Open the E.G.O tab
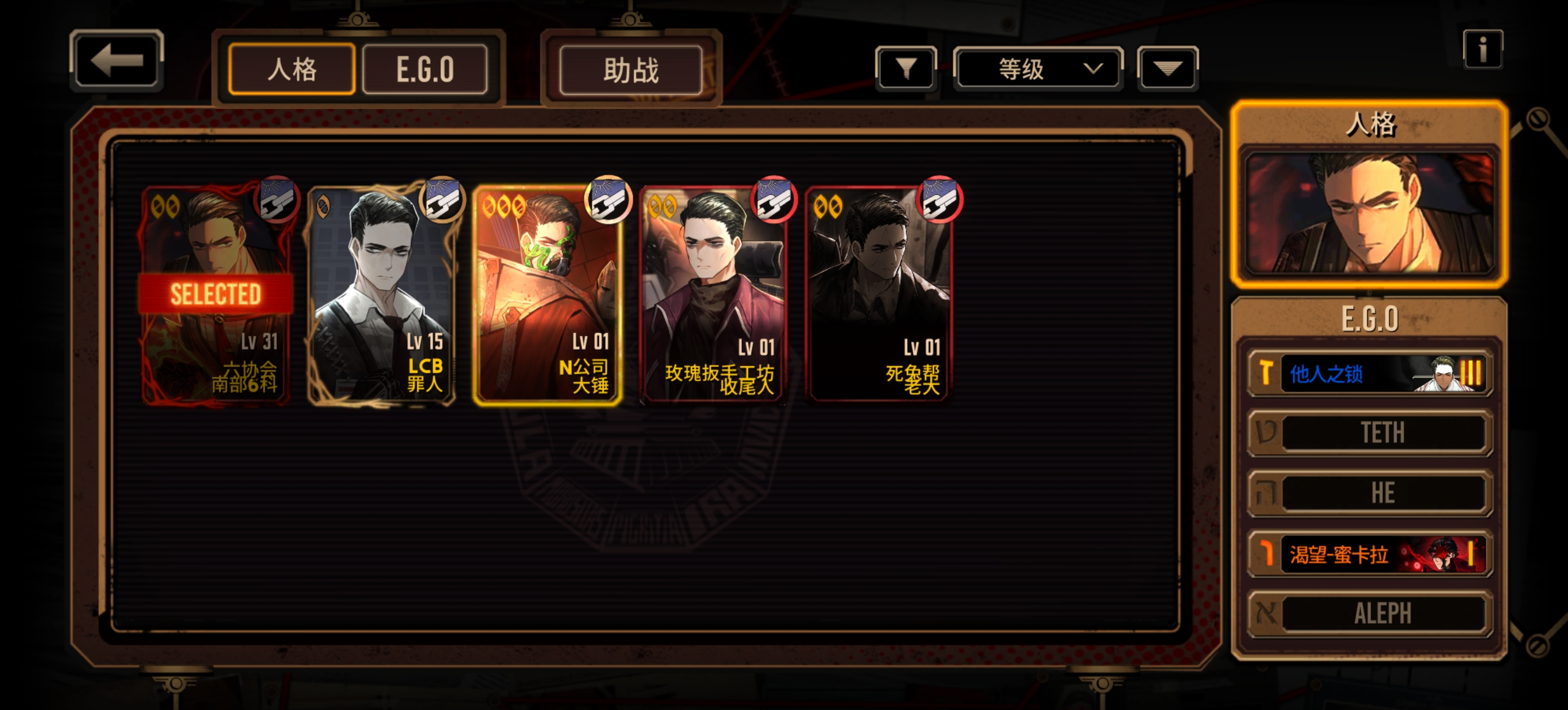This screenshot has height=710, width=1568. 425,69
